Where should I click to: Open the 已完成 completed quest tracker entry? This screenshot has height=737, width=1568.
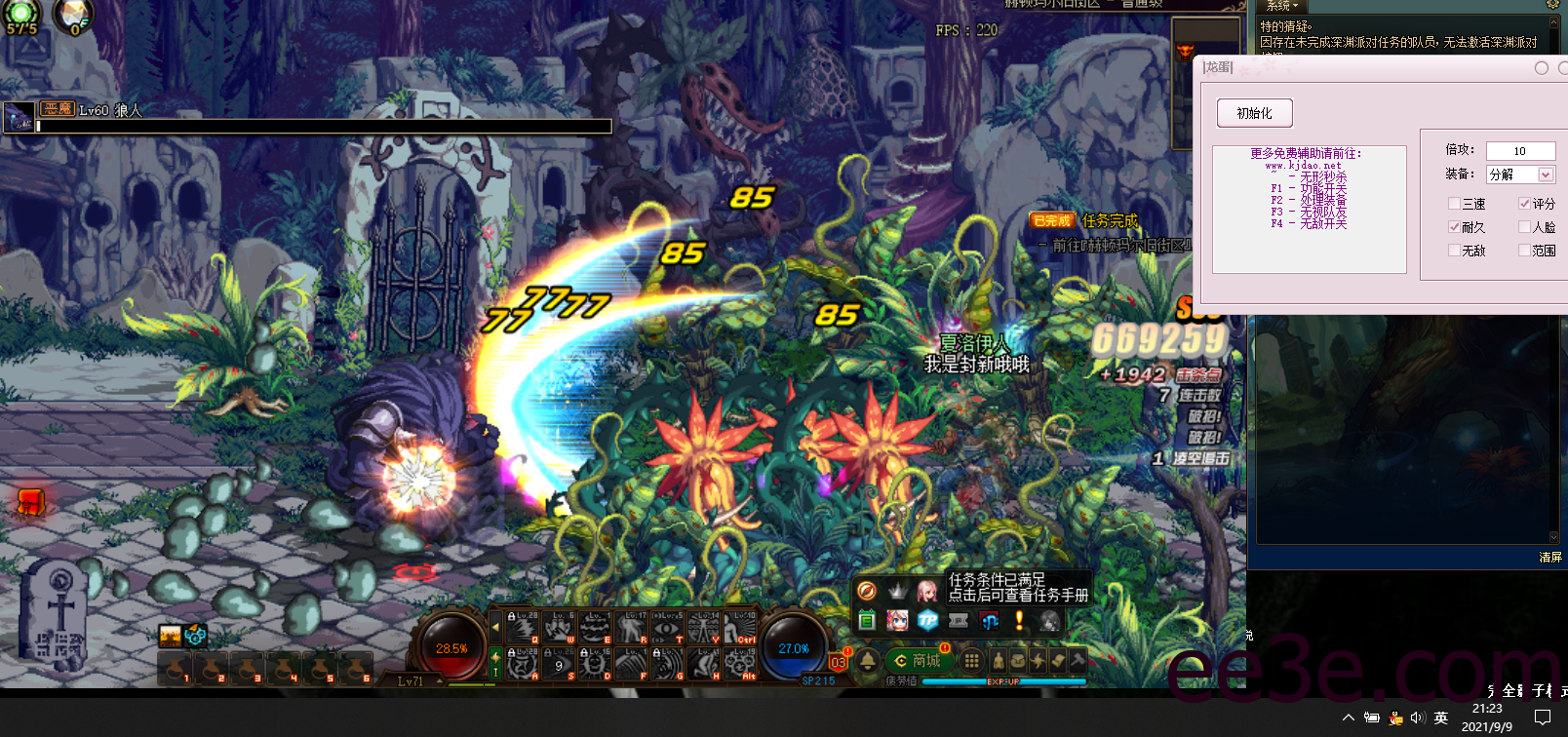click(1052, 221)
